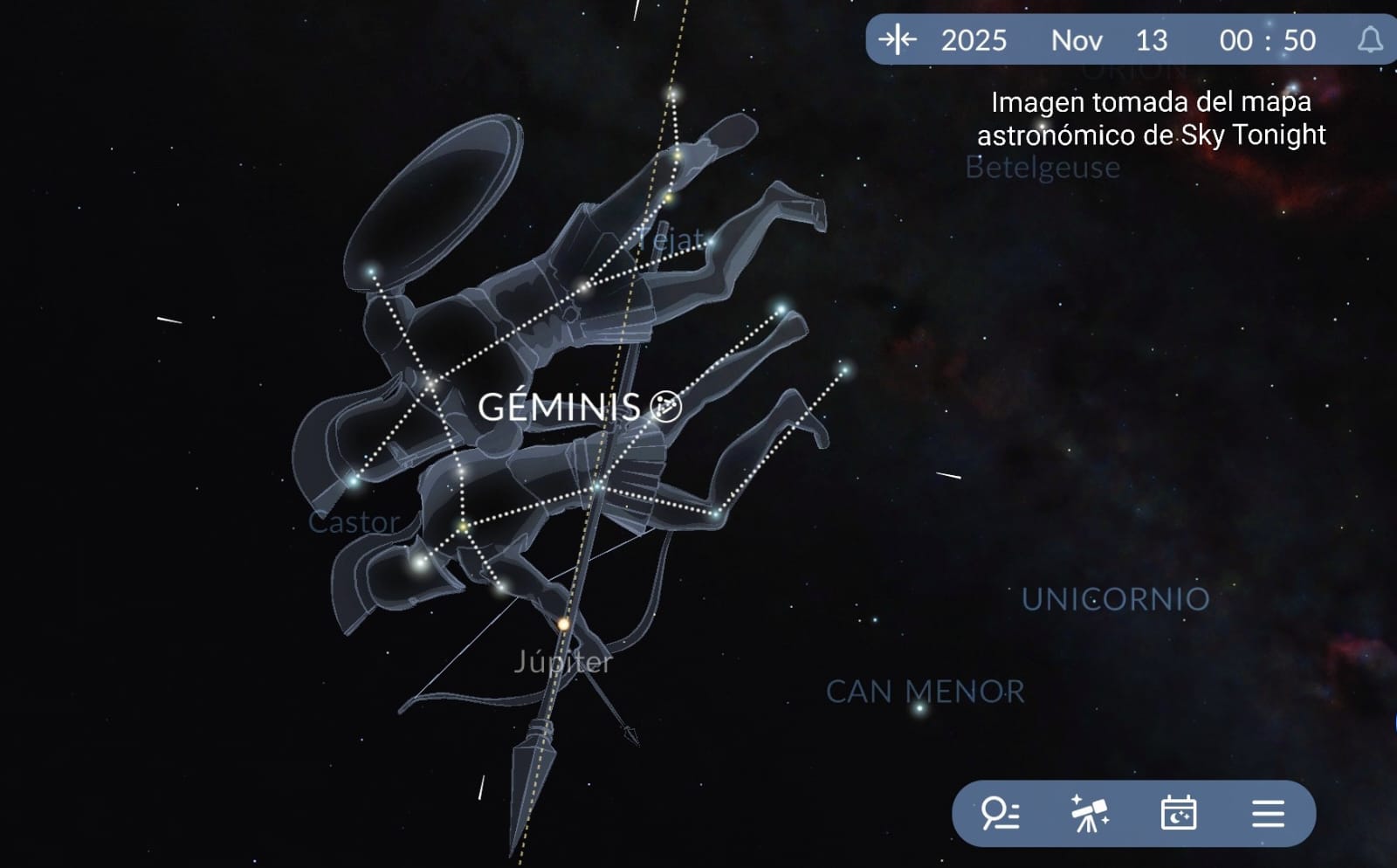
Task: Open the telescope stargazing icon
Action: pos(1090,814)
